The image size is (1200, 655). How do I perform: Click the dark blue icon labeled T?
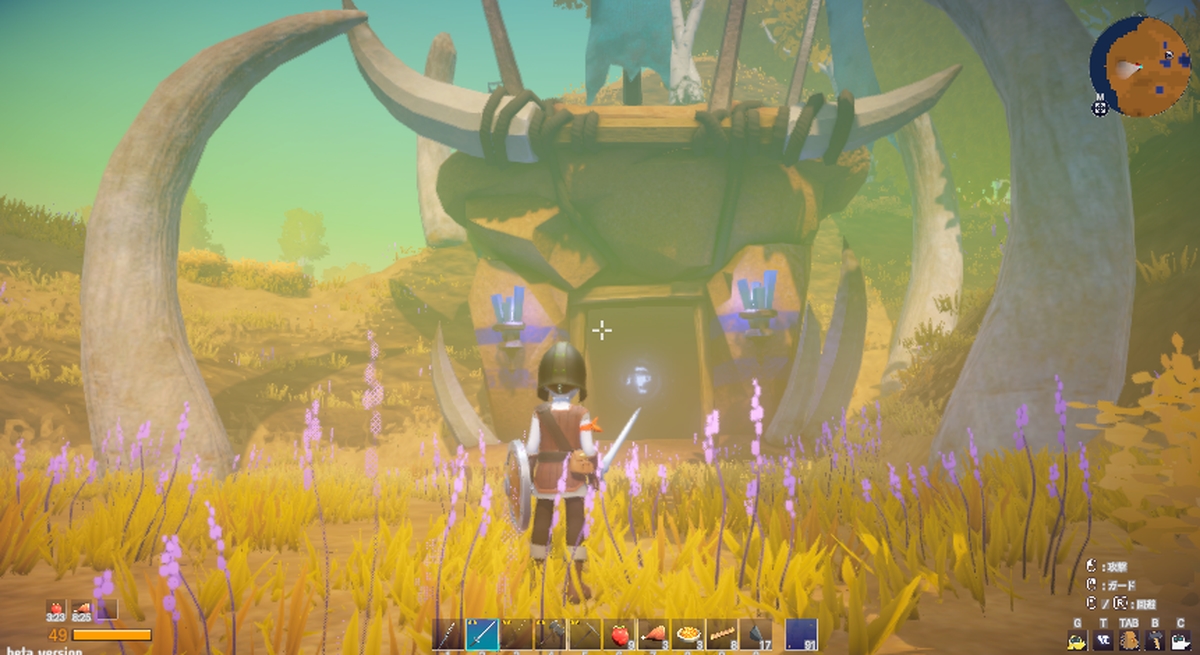point(1104,641)
